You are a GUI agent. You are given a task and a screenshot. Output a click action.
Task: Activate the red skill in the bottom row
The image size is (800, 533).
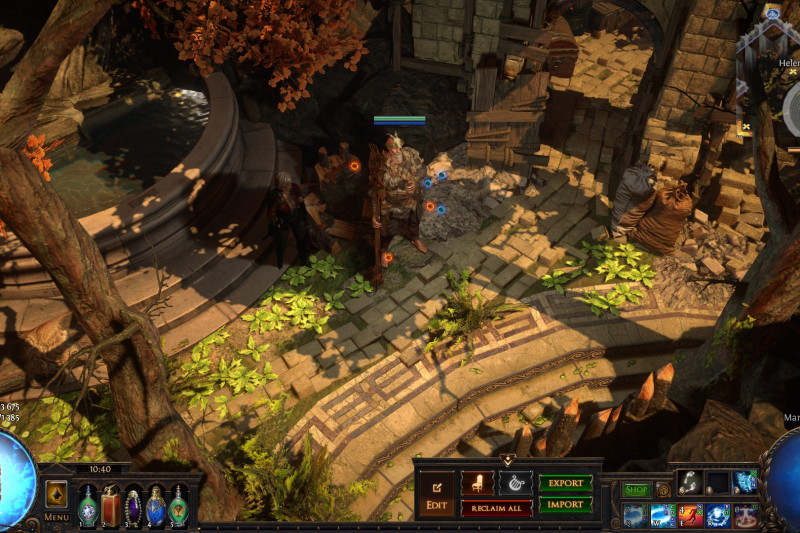(x=691, y=516)
